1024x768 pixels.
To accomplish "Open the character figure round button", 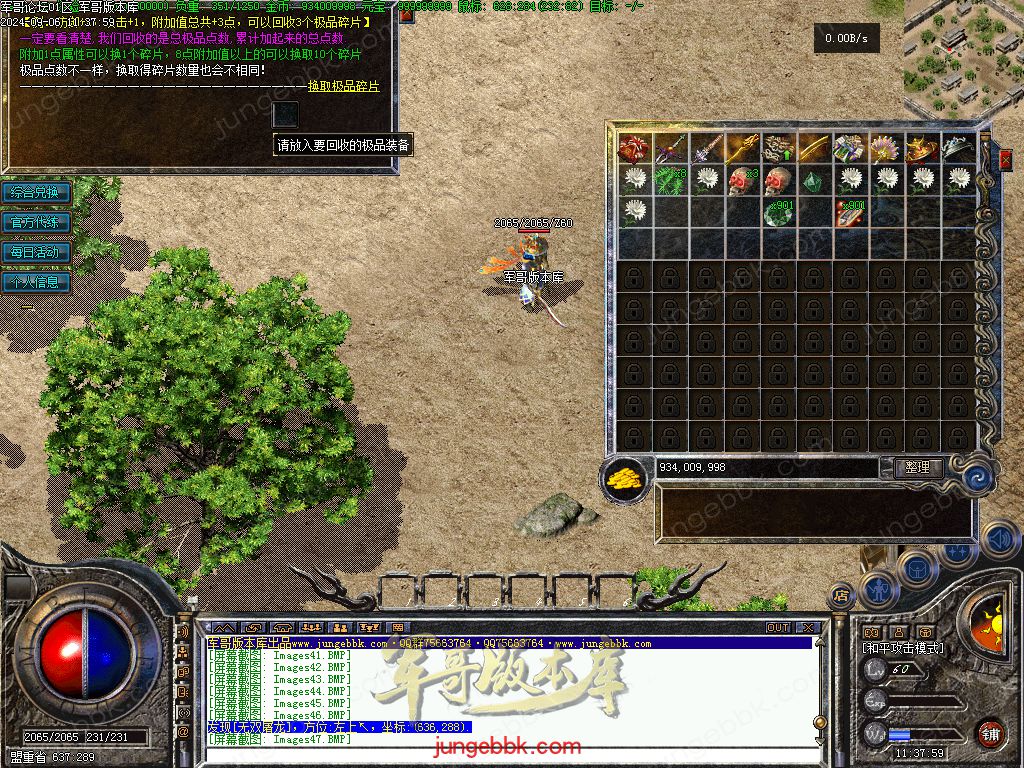I will coord(878,590).
